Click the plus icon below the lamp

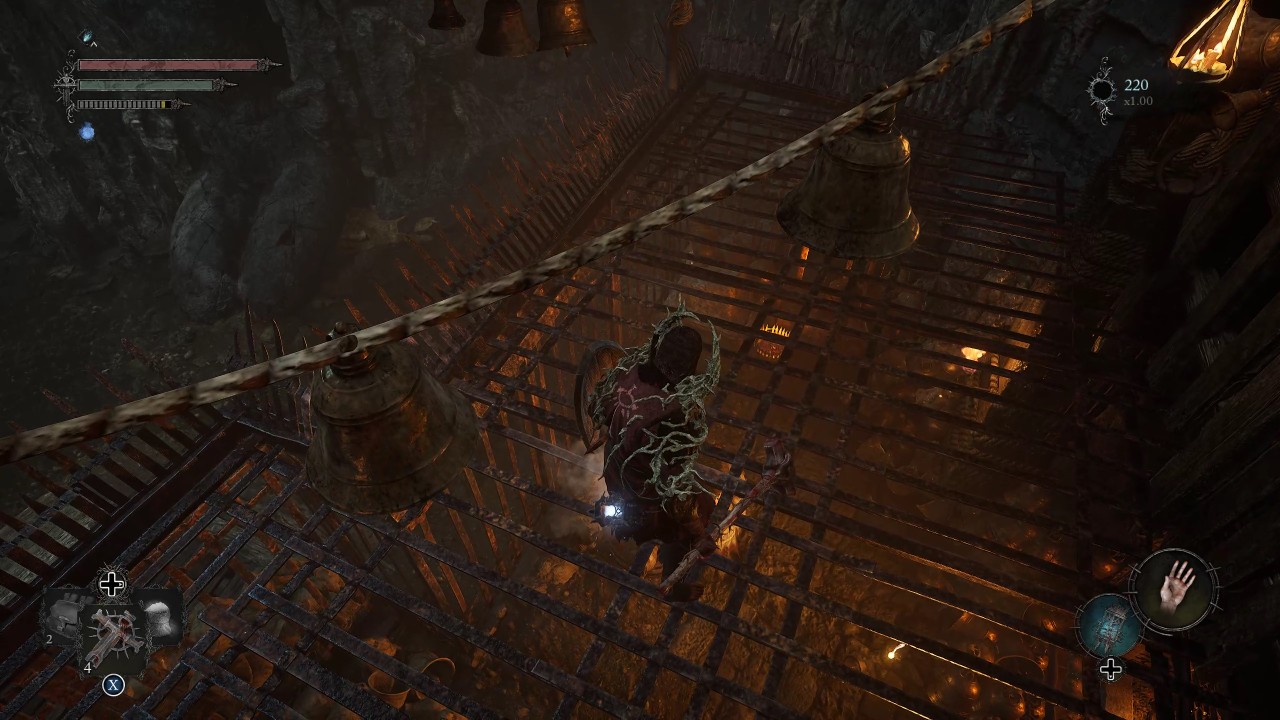(1113, 669)
